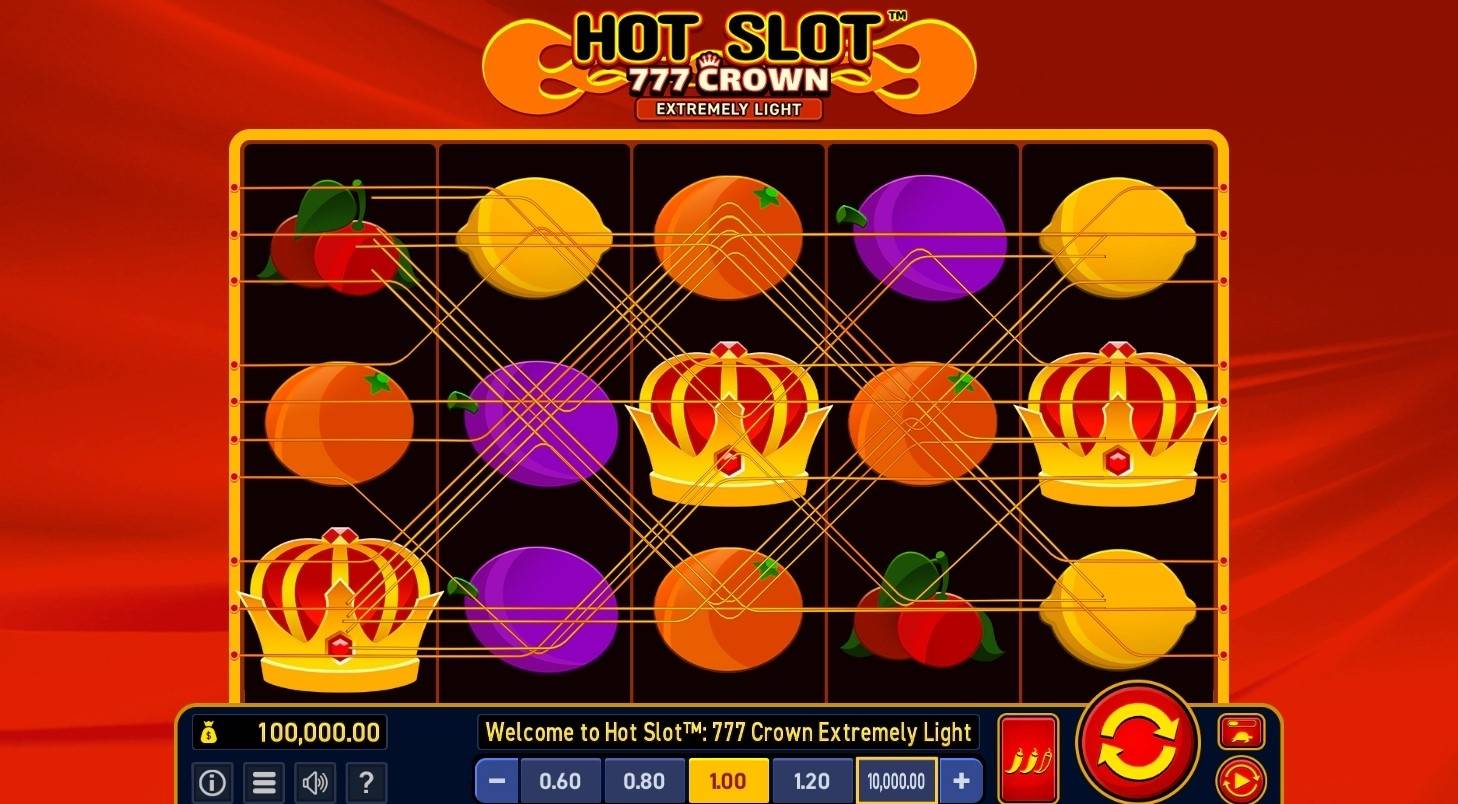Image resolution: width=1458 pixels, height=804 pixels.
Task: Open the hamburger menu
Action: 264,782
